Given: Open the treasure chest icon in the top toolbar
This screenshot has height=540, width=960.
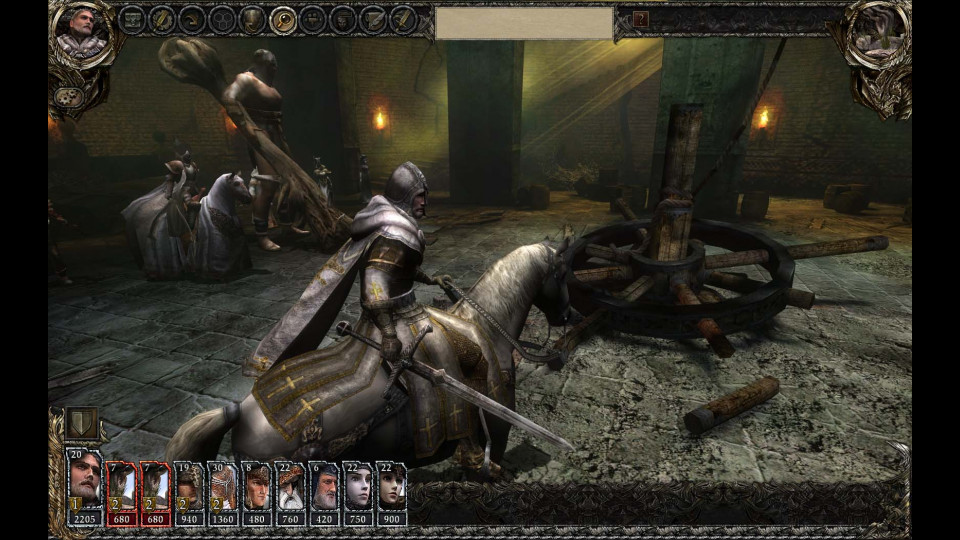Looking at the screenshot, I should (132, 19).
